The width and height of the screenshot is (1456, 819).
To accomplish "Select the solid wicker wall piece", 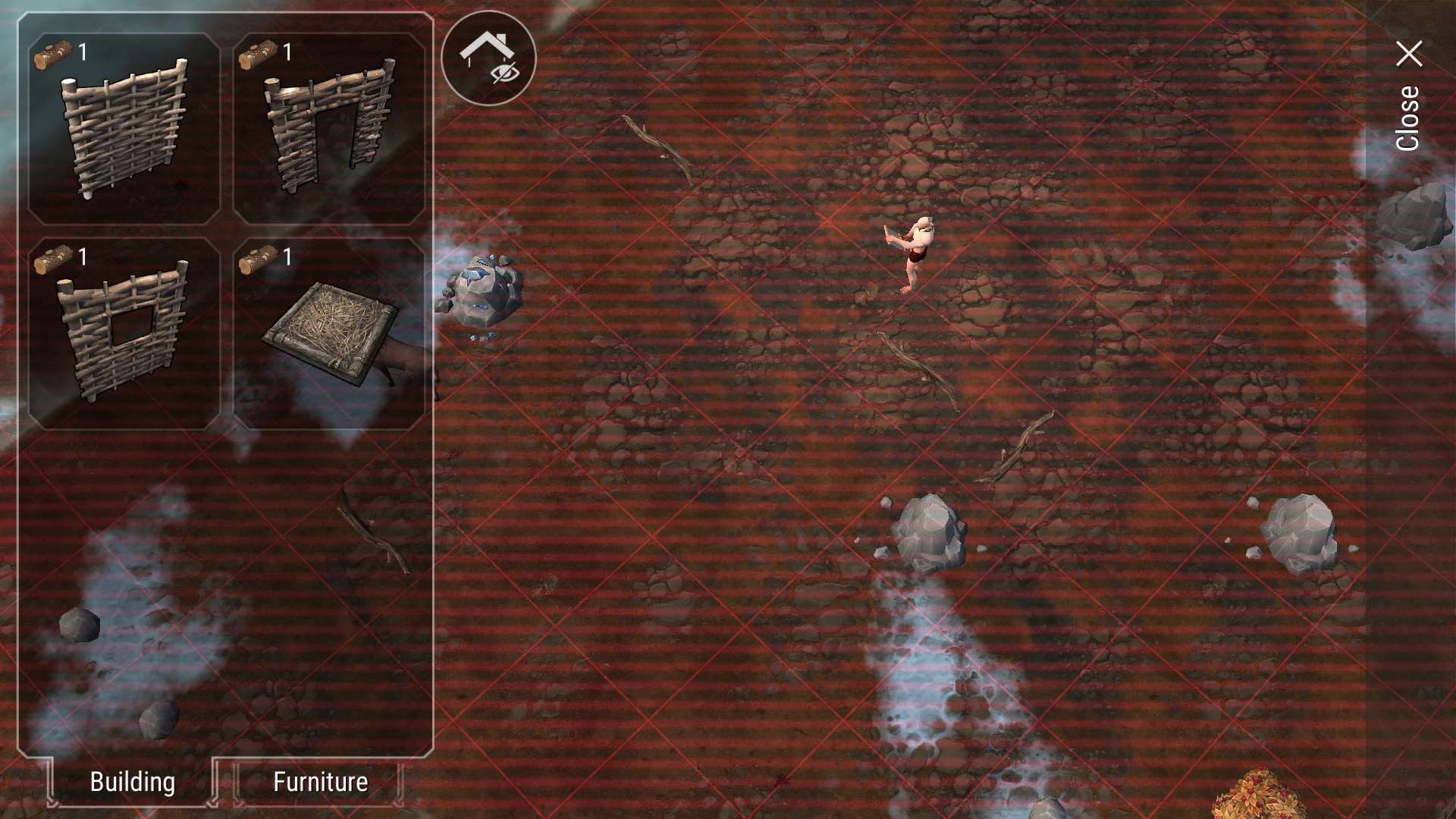I will 124,129.
